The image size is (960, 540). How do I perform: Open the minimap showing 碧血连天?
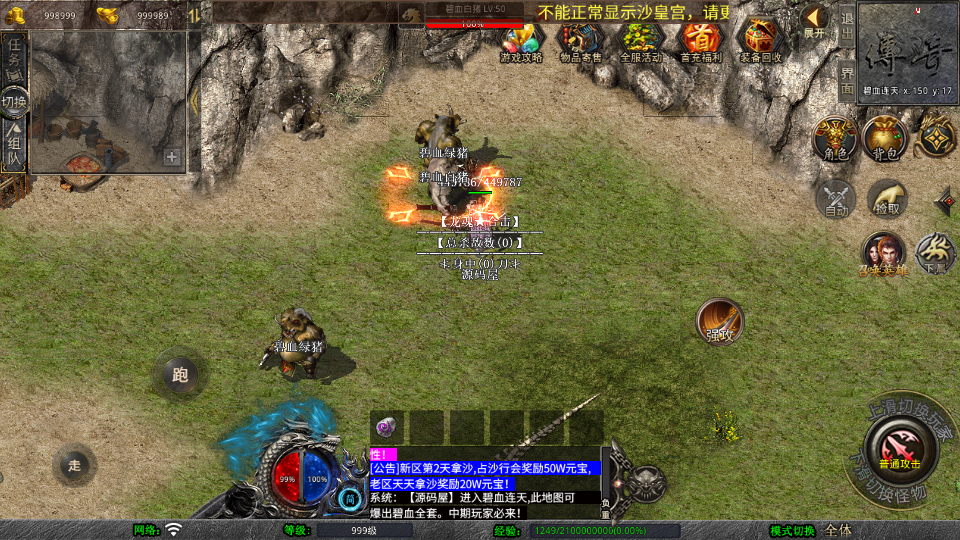pyautogui.click(x=908, y=50)
